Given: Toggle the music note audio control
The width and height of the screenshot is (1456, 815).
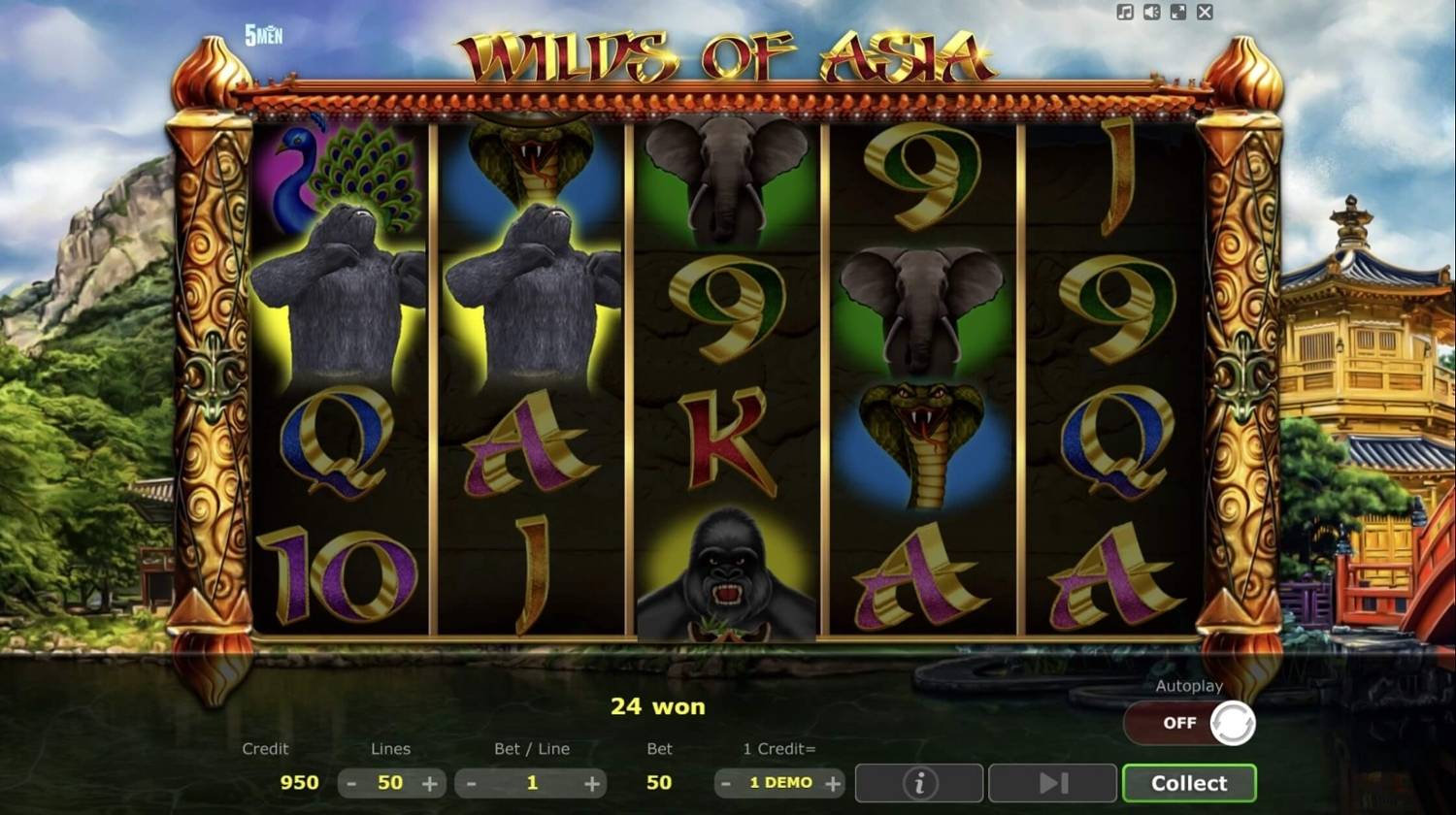Looking at the screenshot, I should [1125, 12].
